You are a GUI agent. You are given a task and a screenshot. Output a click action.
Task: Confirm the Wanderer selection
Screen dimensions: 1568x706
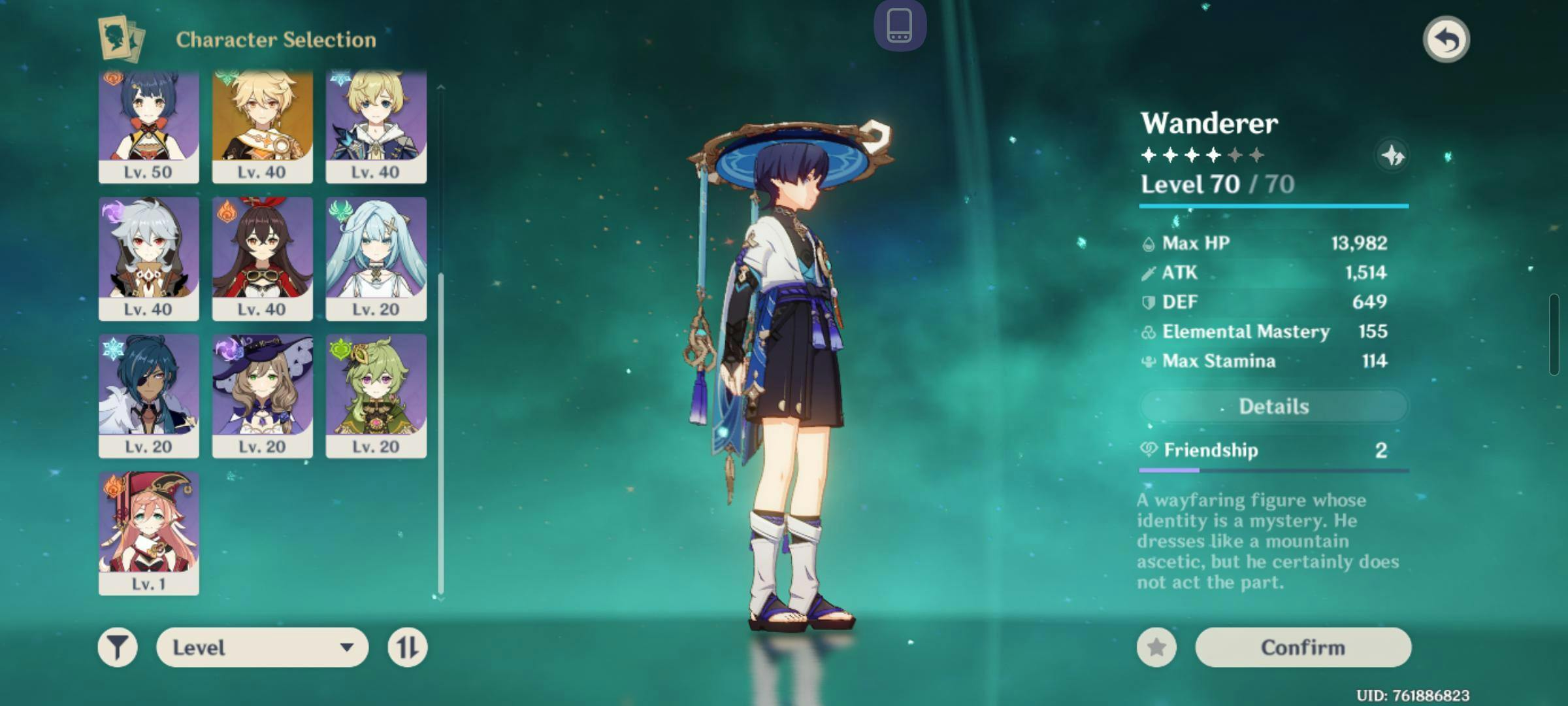tap(1303, 647)
